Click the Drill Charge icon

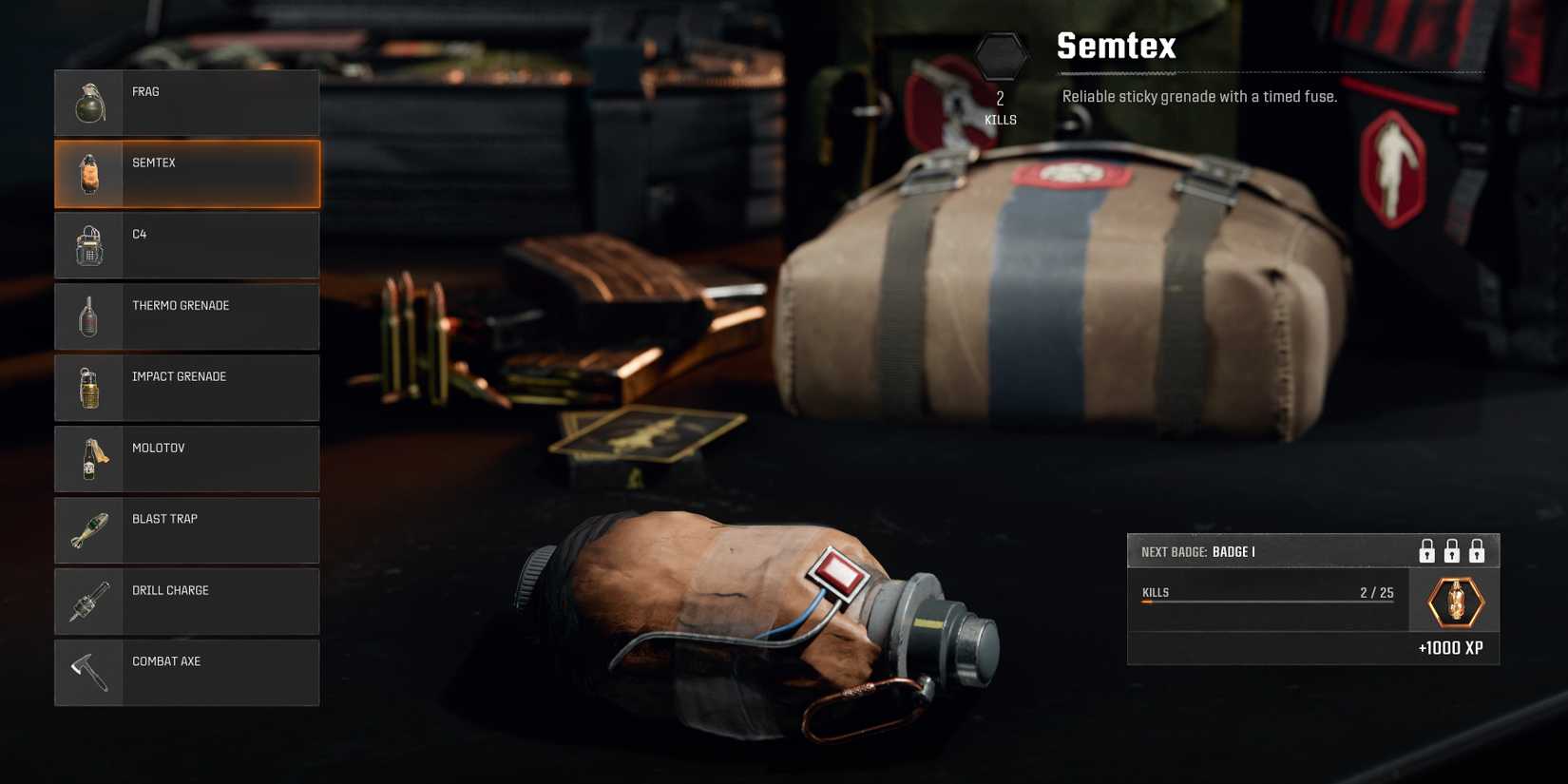point(88,600)
